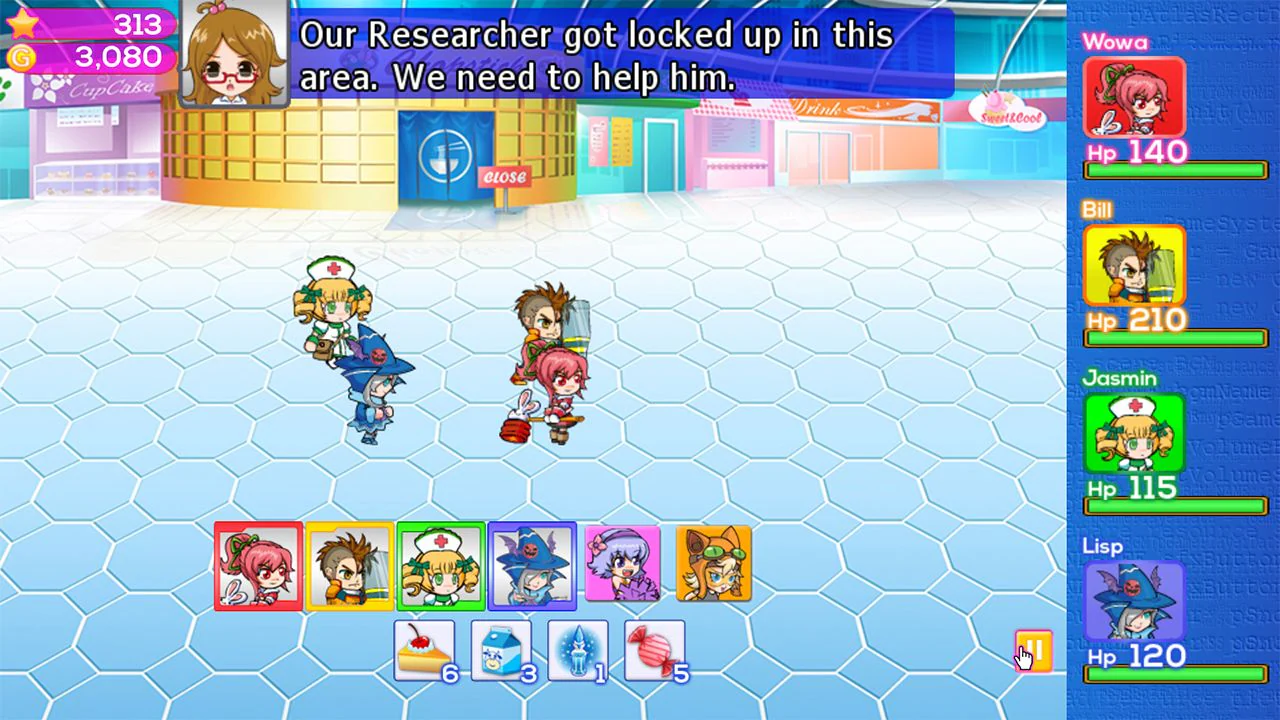Screen dimensions: 1280x720
Task: Click Lisp's green HP bar
Action: coord(1175,675)
